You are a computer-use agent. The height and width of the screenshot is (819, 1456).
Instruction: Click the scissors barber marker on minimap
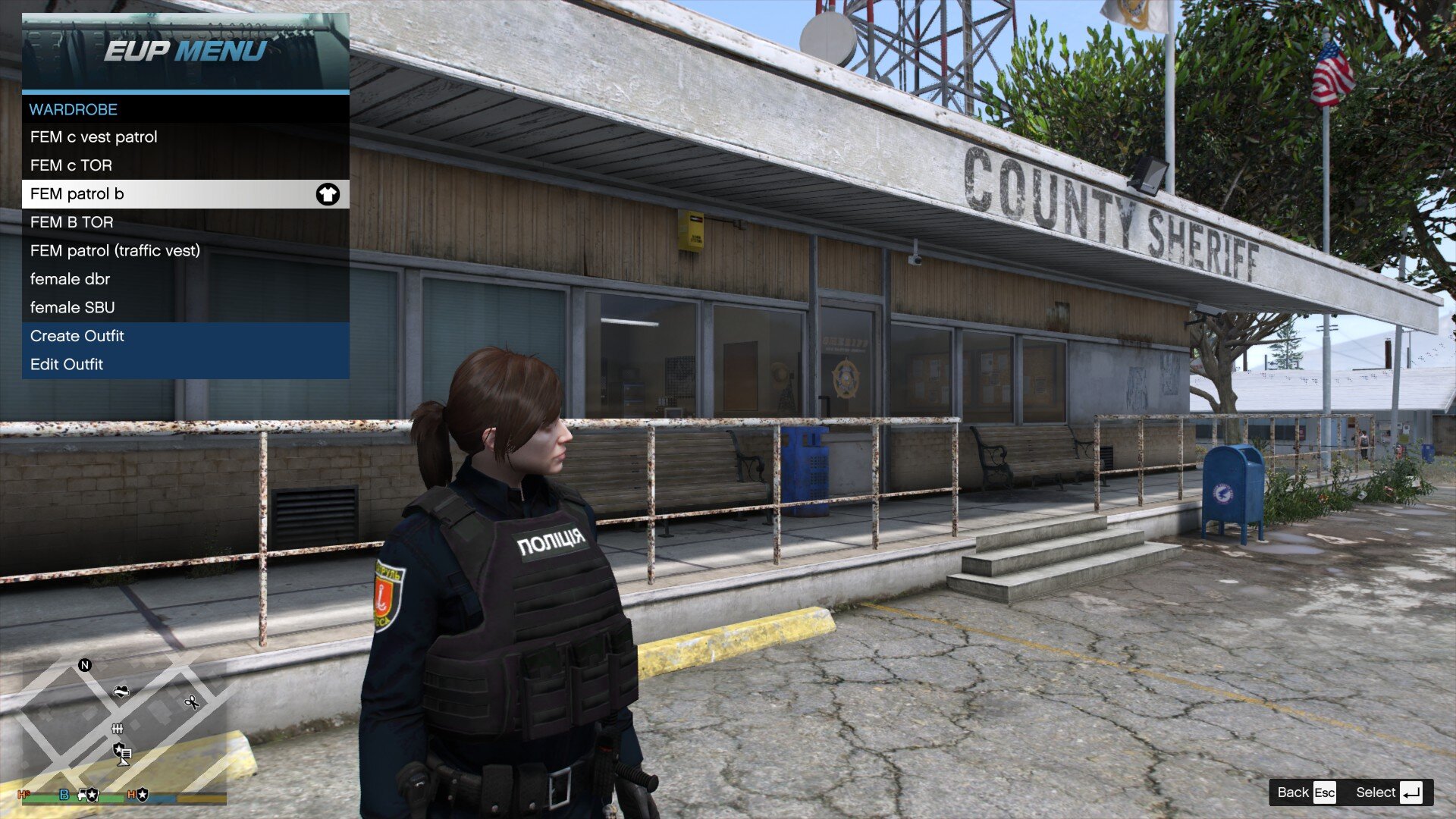click(192, 702)
